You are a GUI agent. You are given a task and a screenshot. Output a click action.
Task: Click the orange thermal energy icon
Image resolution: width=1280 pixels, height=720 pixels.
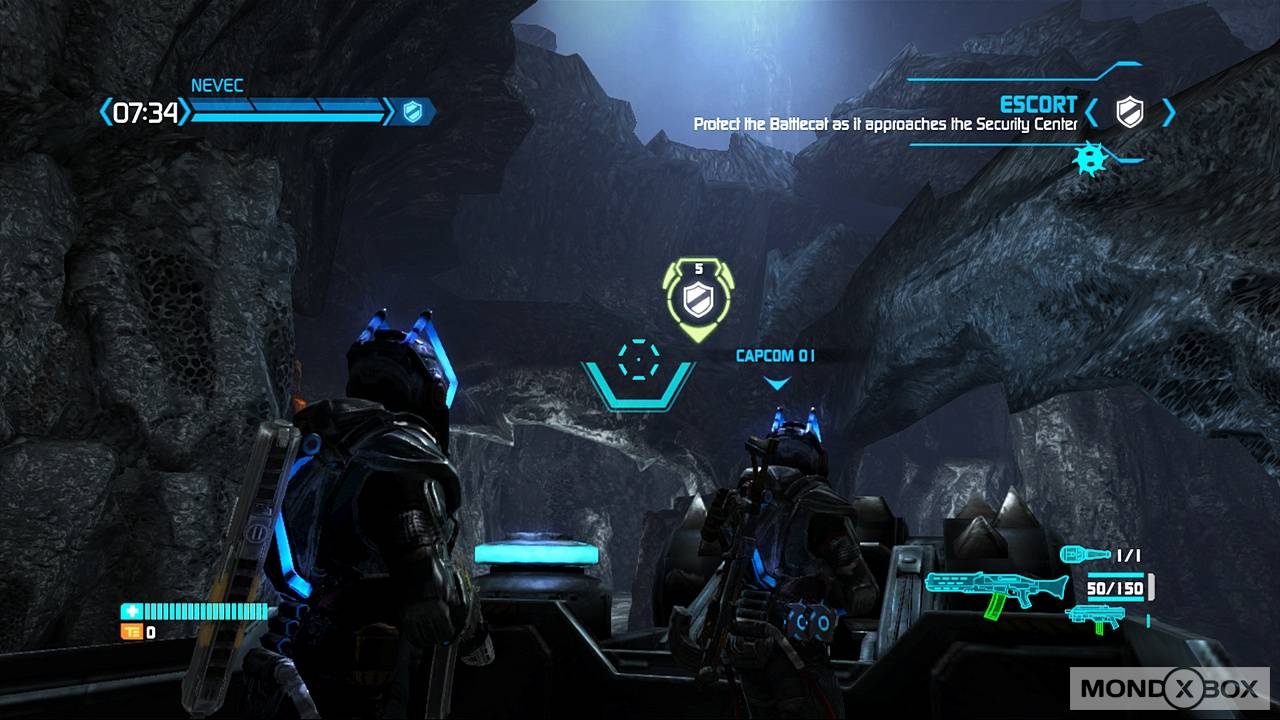pos(131,632)
